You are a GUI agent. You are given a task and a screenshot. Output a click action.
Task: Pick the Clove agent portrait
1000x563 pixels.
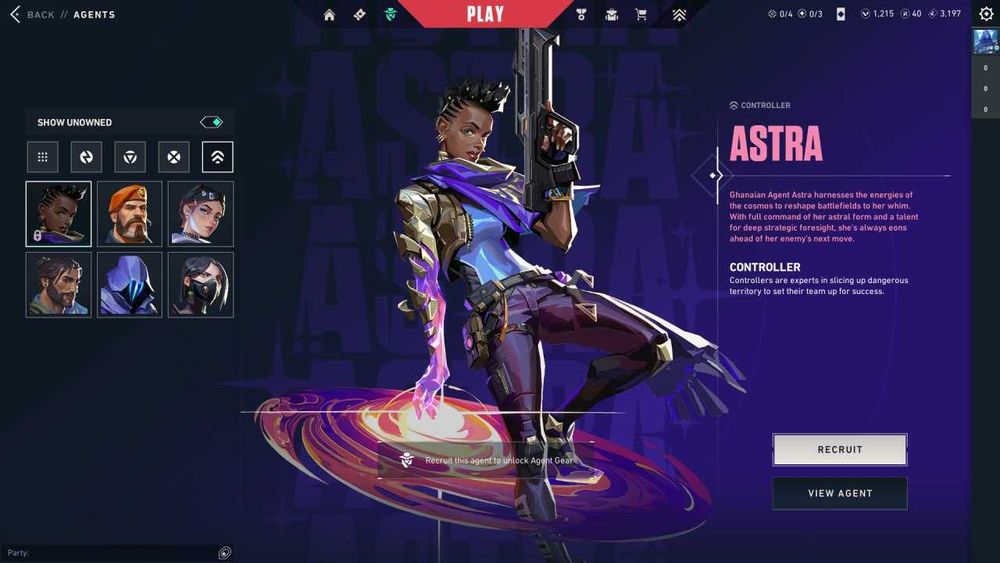click(201, 213)
